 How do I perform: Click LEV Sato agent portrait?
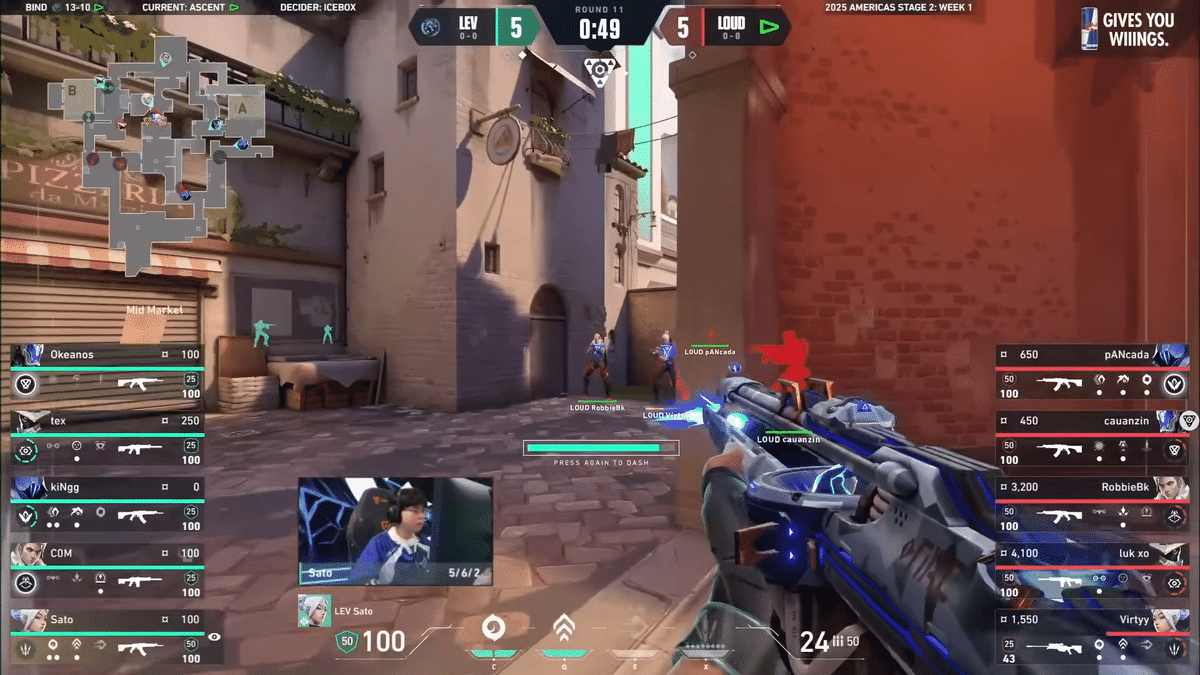pos(314,611)
